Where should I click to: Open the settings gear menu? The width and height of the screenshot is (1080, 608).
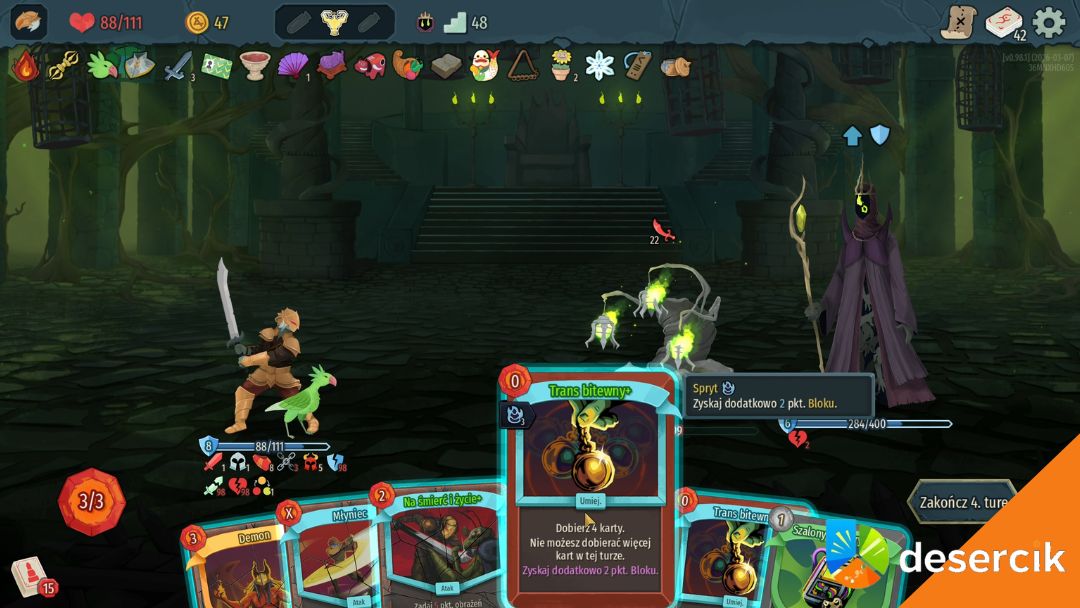(x=1049, y=22)
